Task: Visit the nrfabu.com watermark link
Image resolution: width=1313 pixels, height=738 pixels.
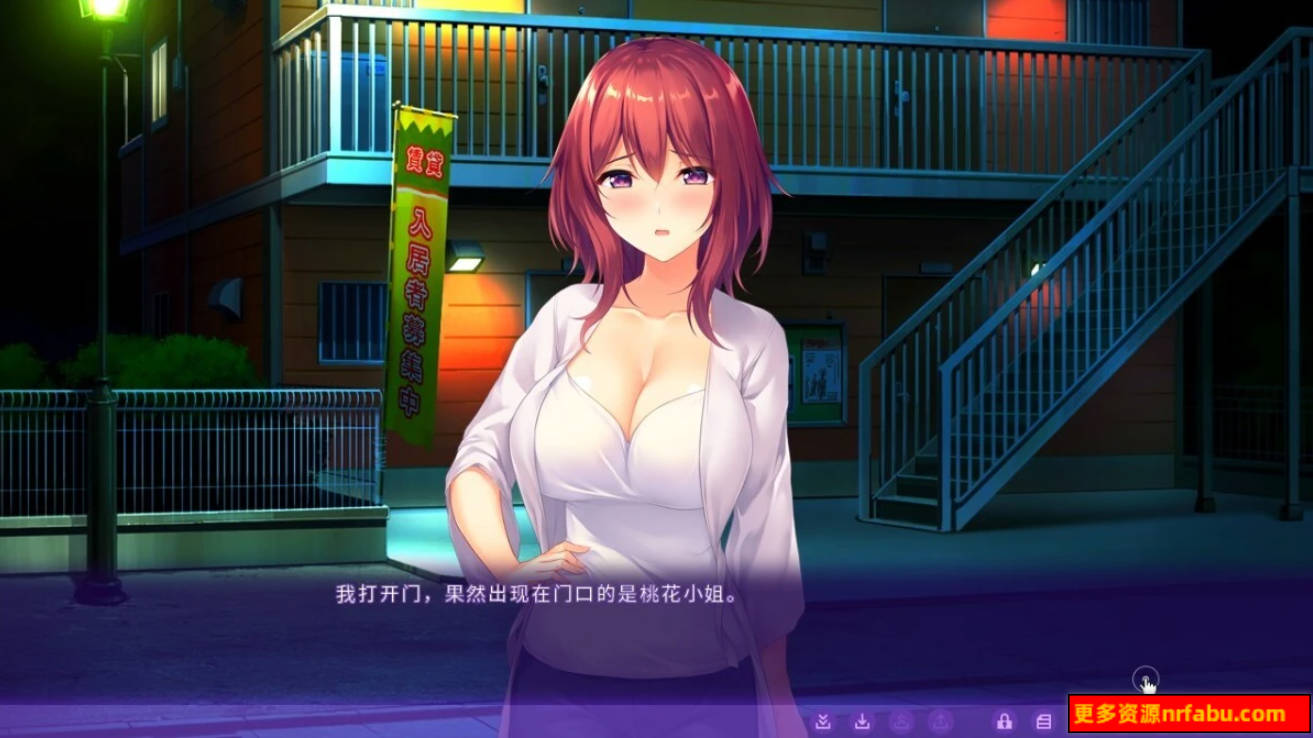Action: pyautogui.click(x=1180, y=715)
